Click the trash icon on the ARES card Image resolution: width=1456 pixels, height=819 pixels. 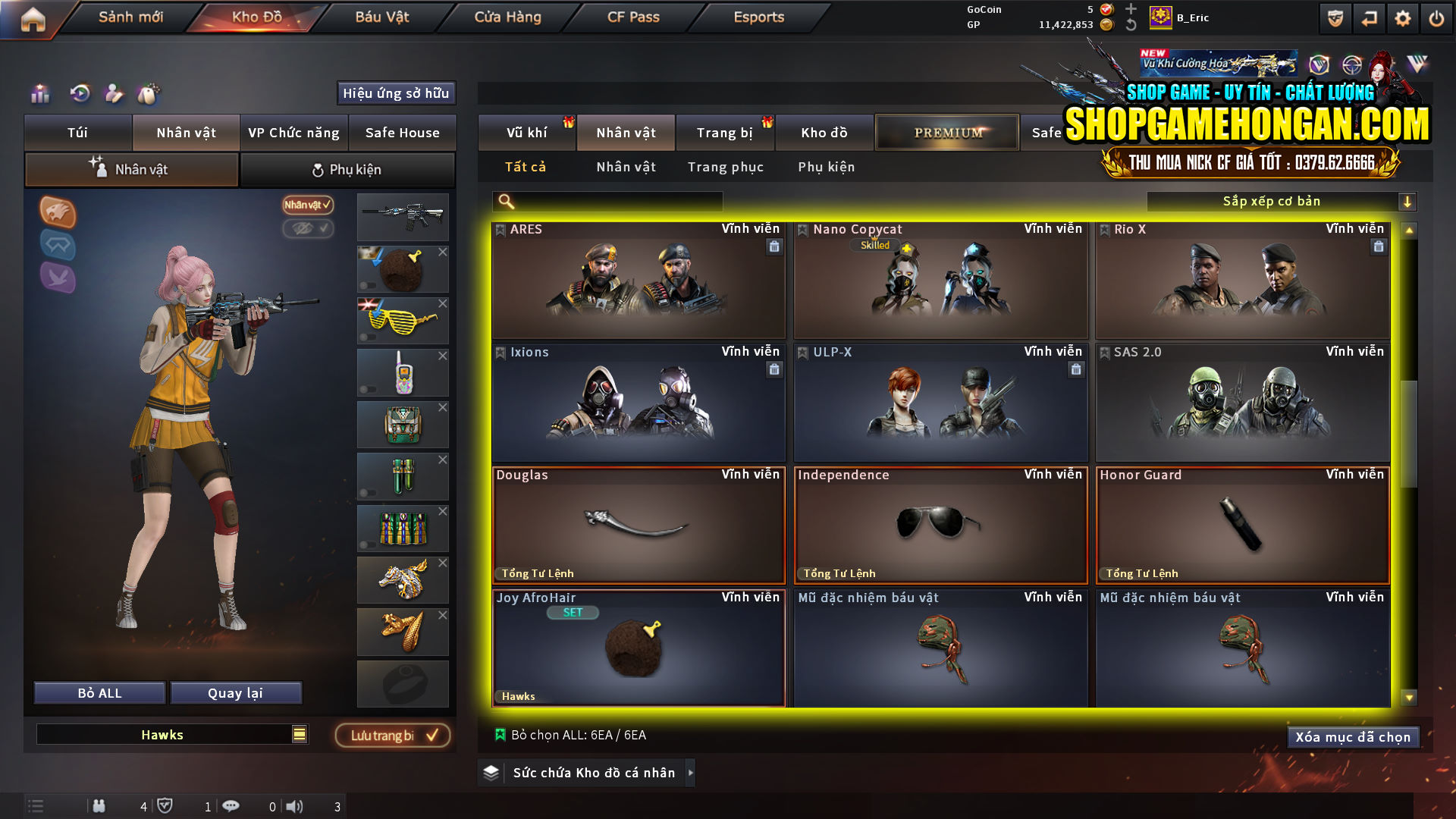[774, 246]
